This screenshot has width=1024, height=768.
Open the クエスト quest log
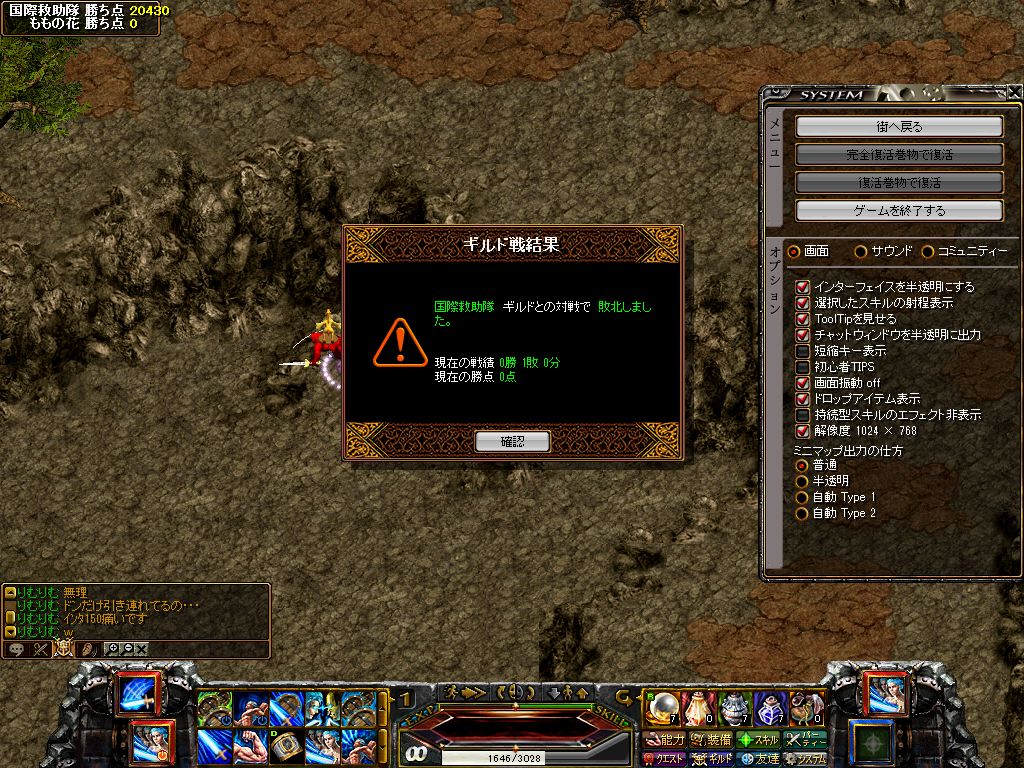pyautogui.click(x=663, y=759)
